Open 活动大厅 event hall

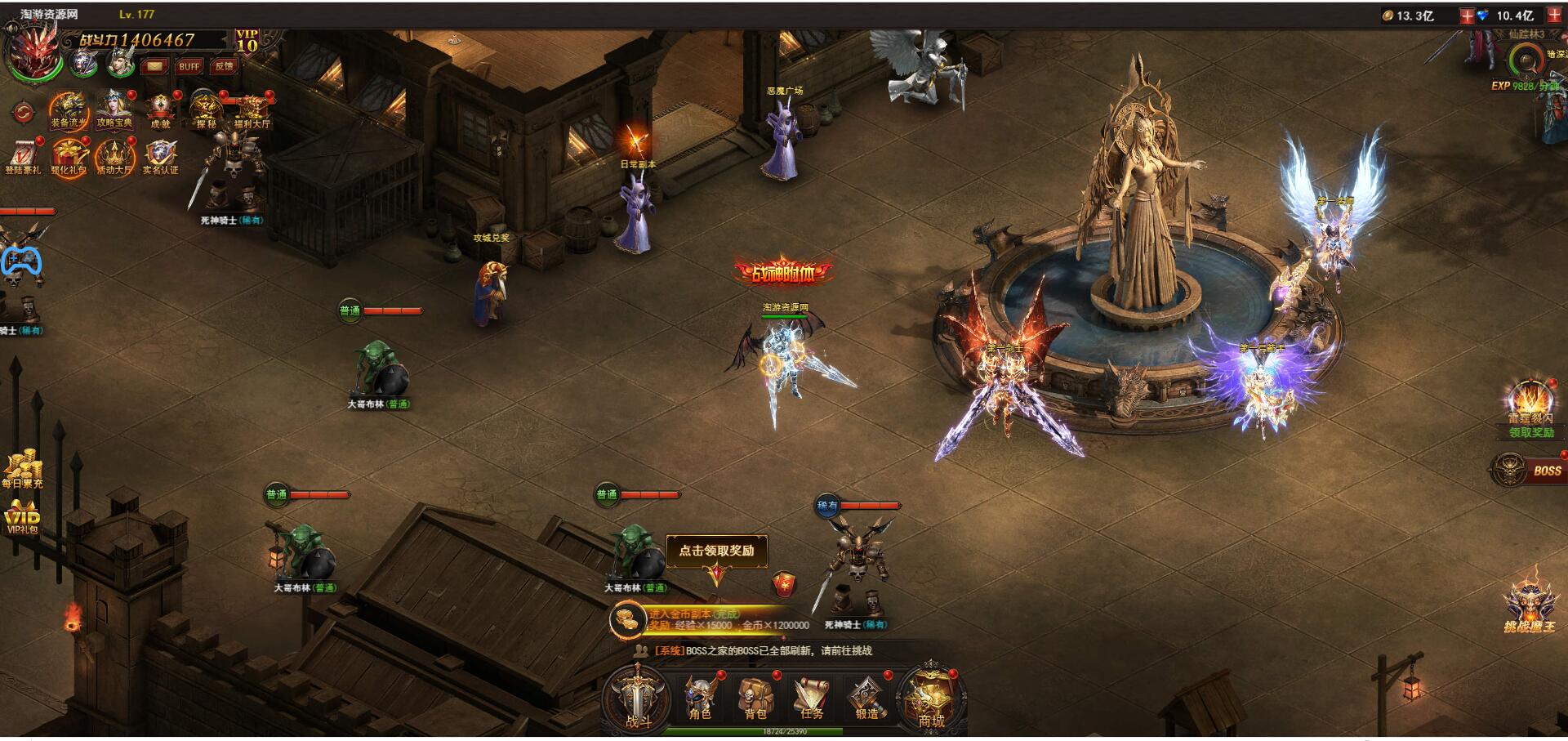point(114,157)
